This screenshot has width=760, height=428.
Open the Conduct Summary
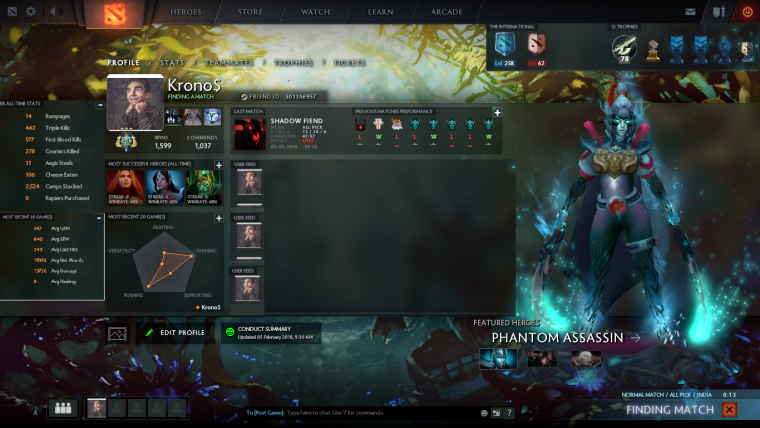[270, 332]
